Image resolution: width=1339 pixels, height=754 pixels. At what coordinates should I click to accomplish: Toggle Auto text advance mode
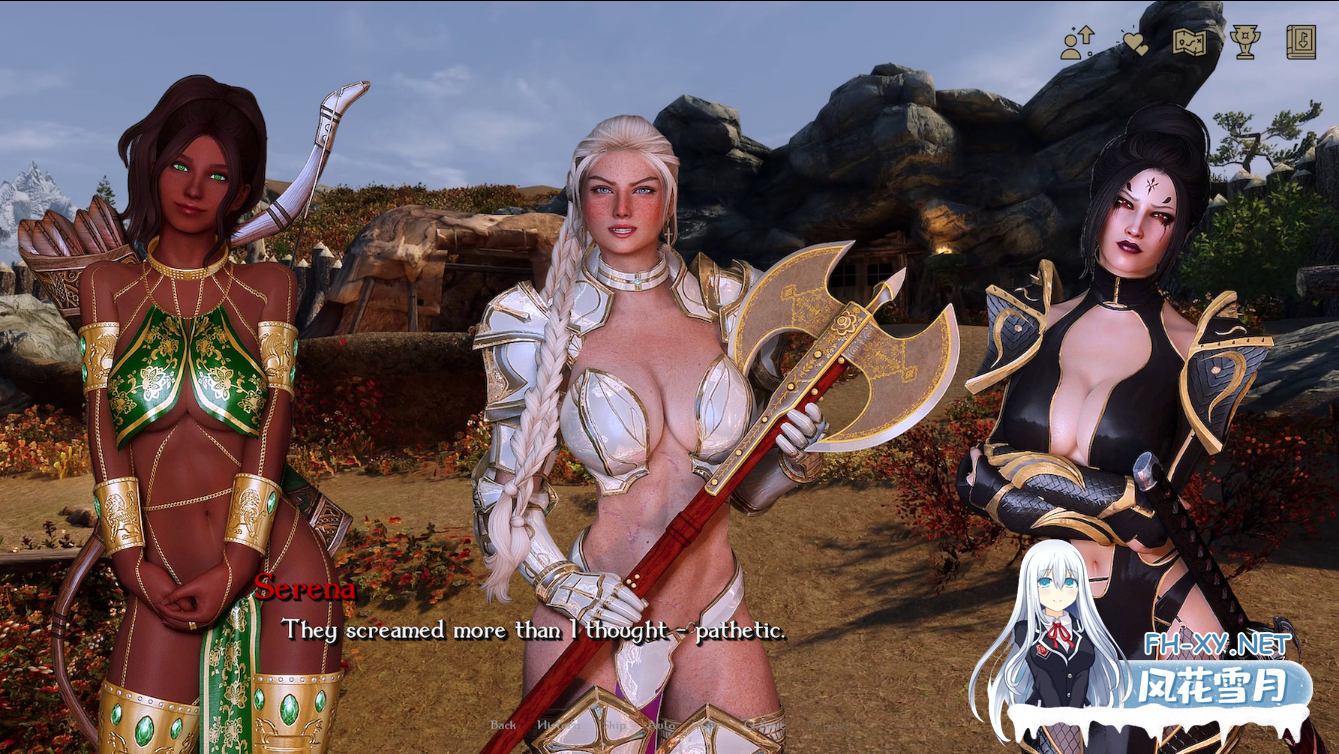tap(662, 724)
